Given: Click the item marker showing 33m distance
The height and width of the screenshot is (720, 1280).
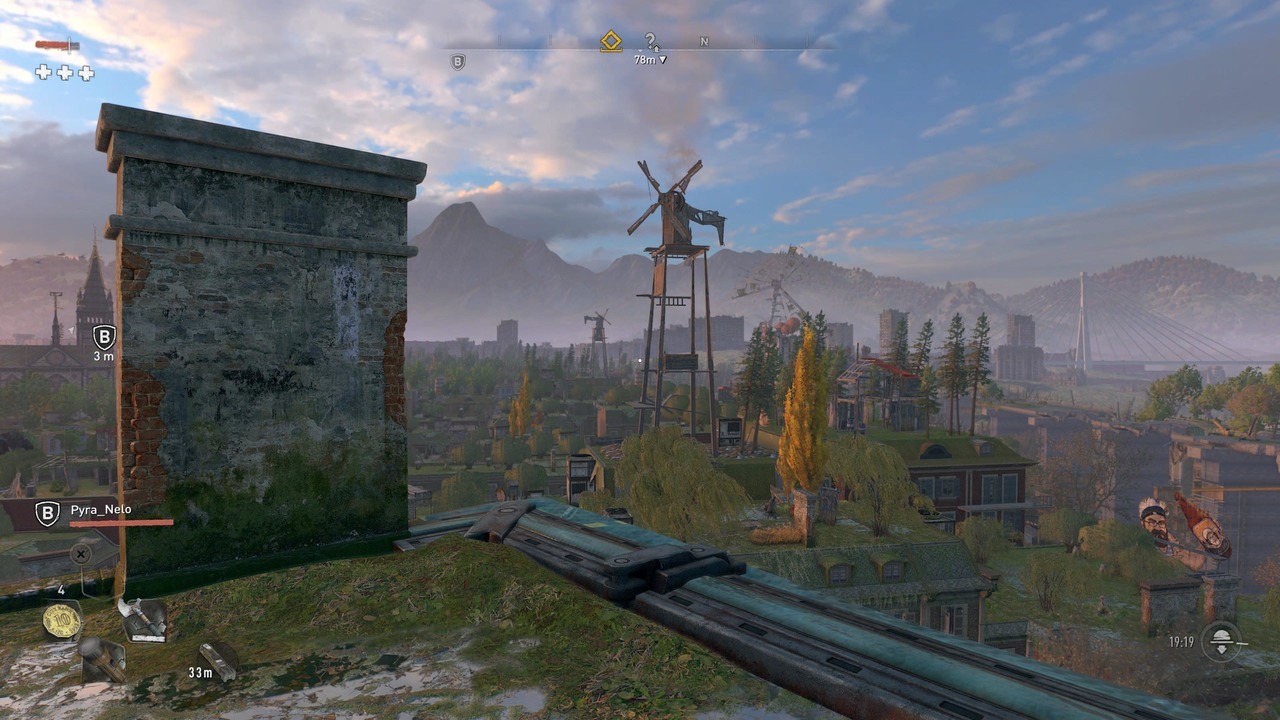Looking at the screenshot, I should point(220,658).
